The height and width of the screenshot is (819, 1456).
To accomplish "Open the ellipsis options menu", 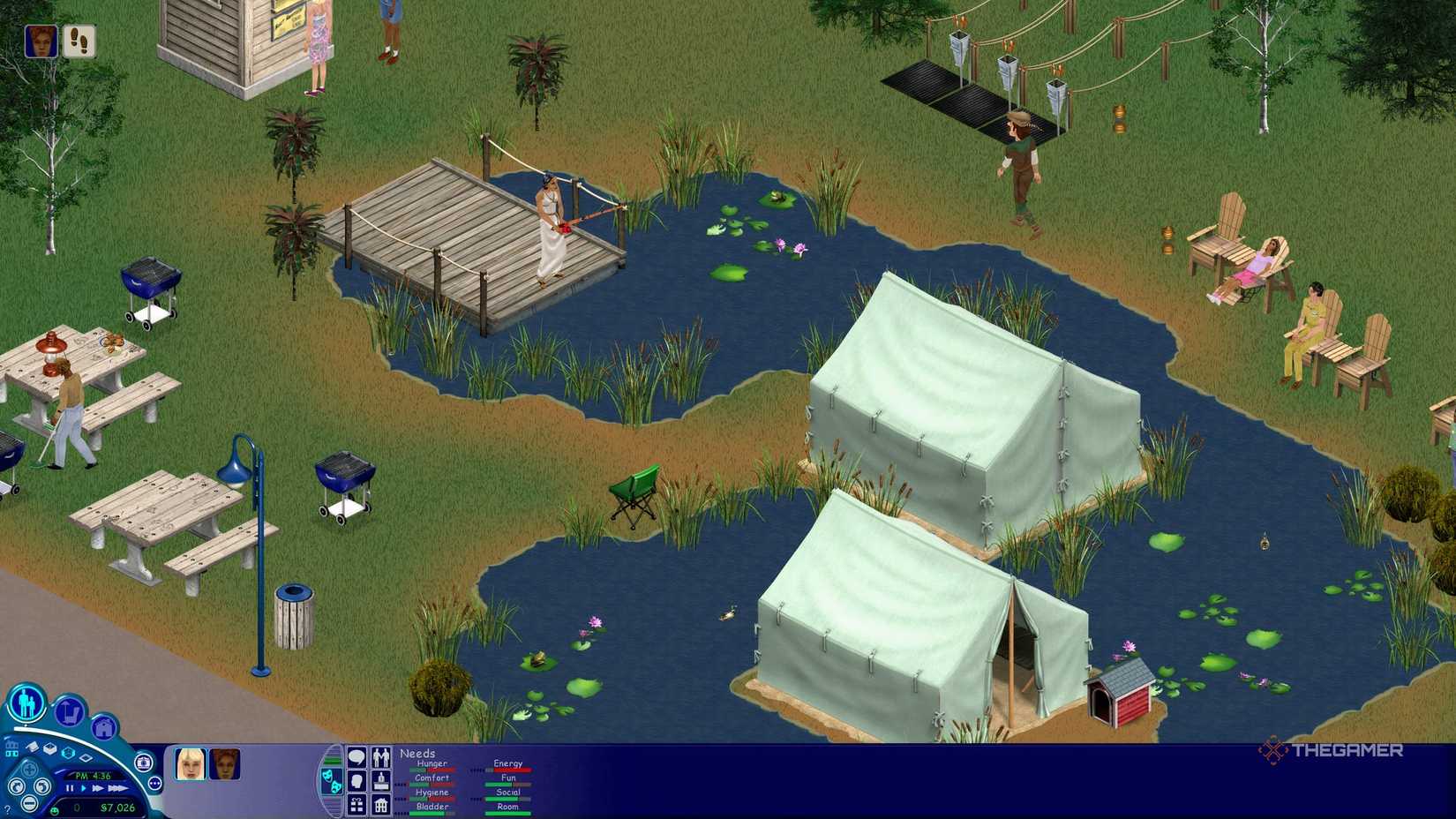I will coord(154,783).
